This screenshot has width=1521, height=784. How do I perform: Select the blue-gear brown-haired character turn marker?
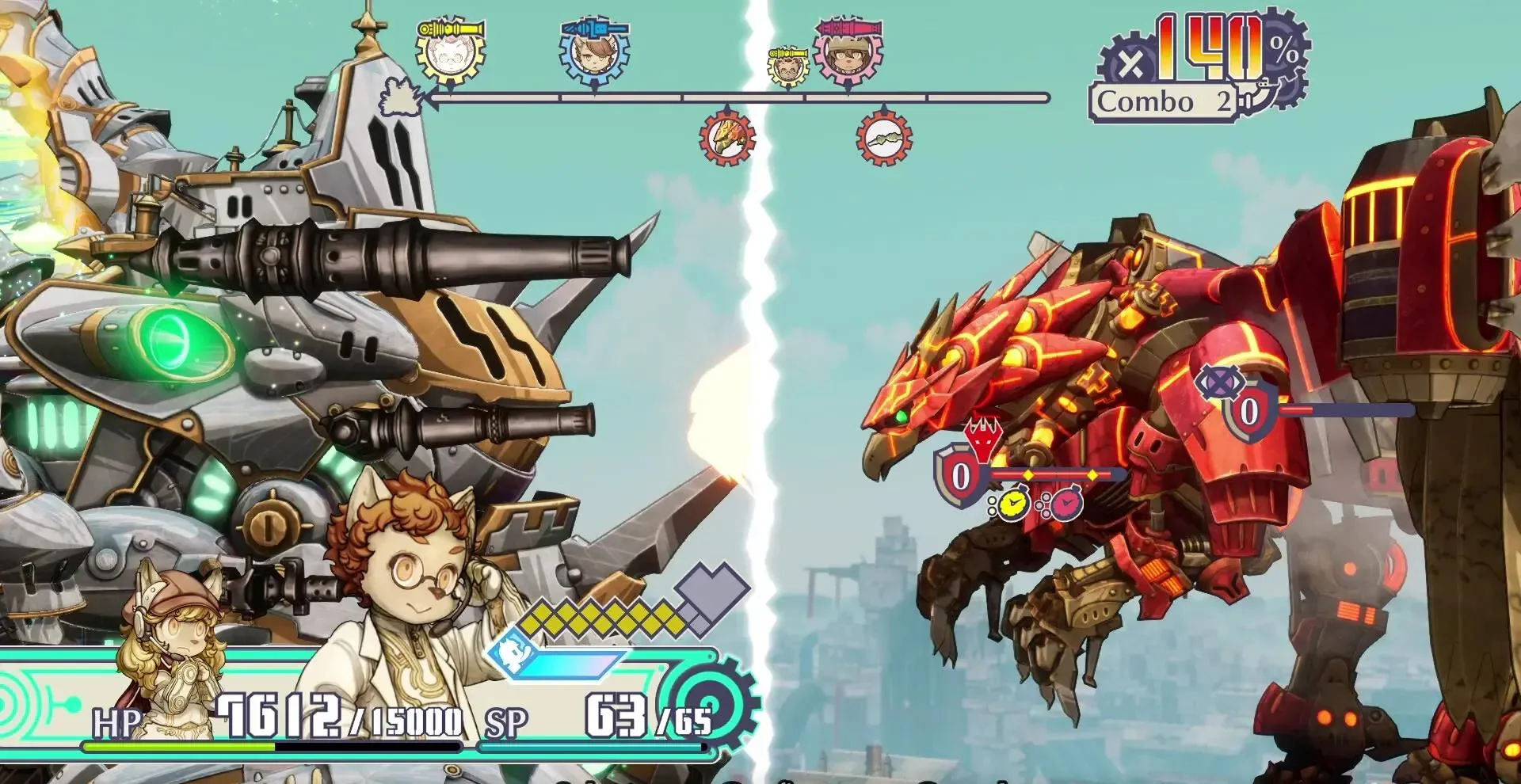click(594, 52)
